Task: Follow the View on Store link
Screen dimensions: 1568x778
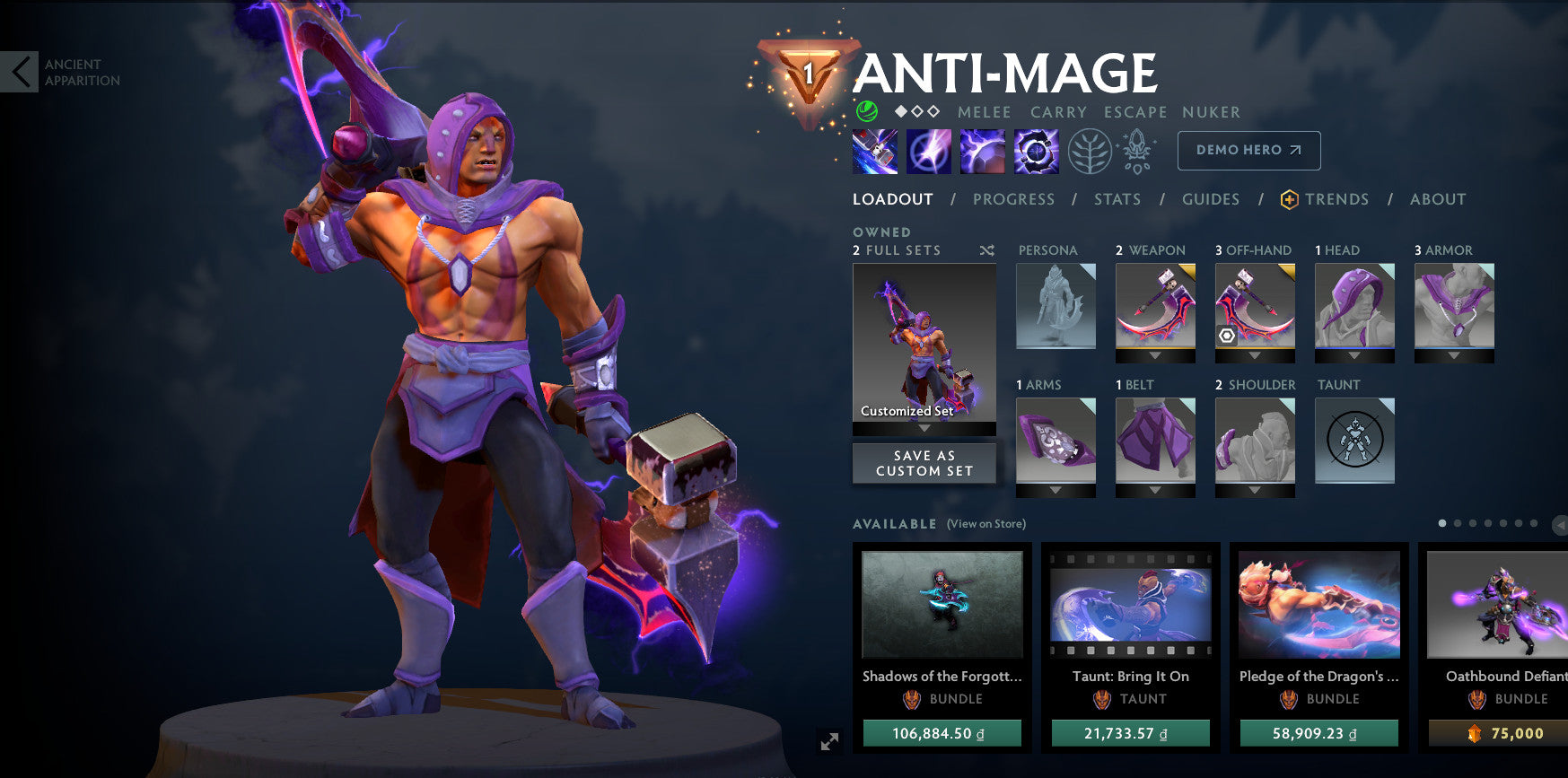Action: click(985, 524)
